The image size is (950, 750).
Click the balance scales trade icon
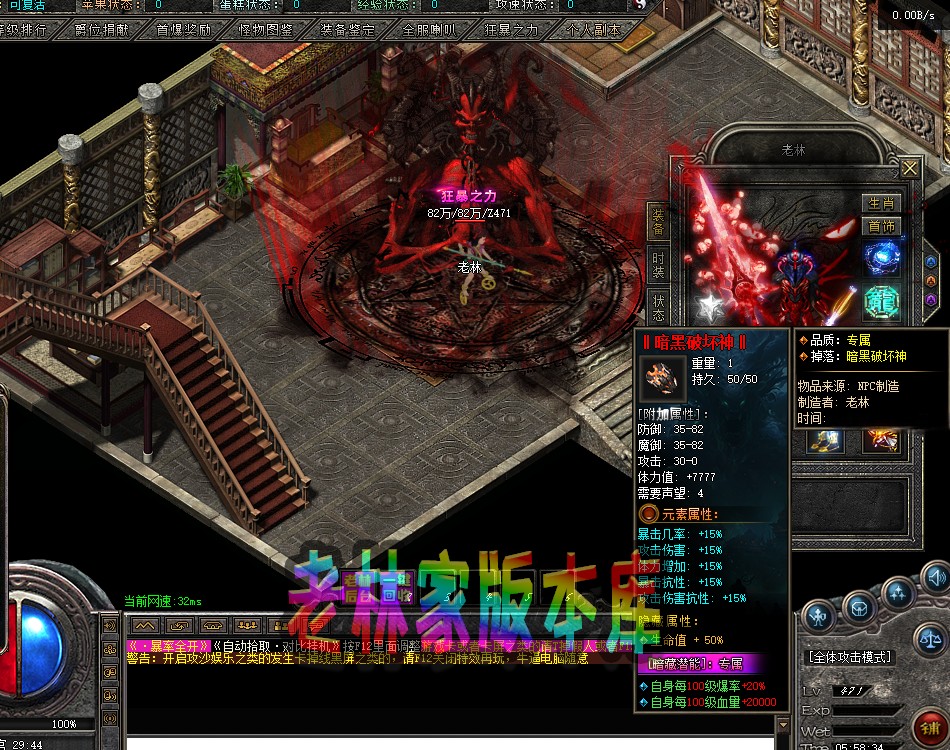pyautogui.click(x=930, y=637)
